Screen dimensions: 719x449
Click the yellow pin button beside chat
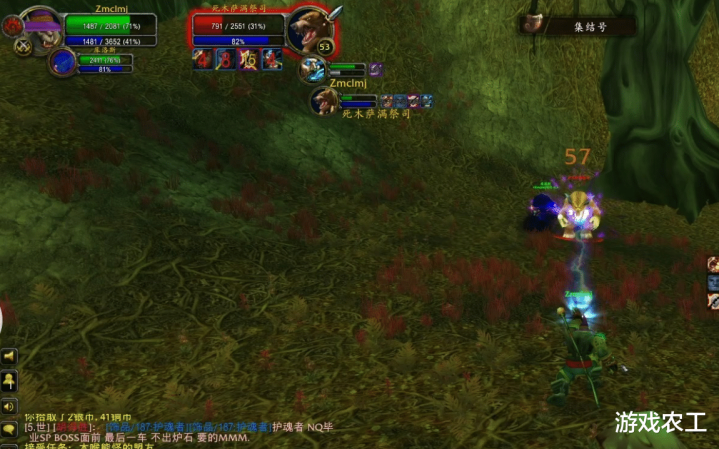click(9, 381)
